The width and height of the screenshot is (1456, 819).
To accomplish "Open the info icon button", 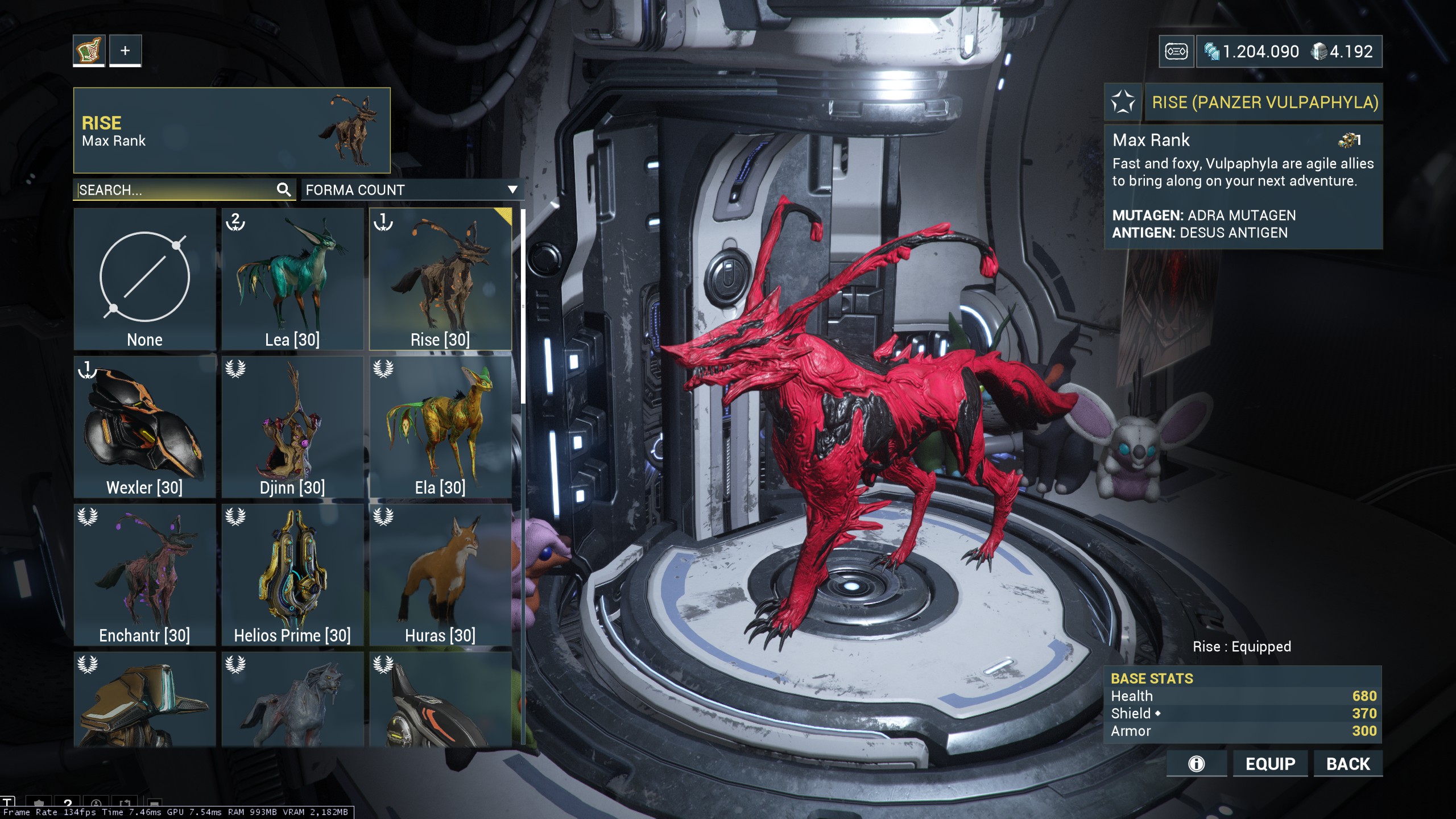I will (1196, 764).
